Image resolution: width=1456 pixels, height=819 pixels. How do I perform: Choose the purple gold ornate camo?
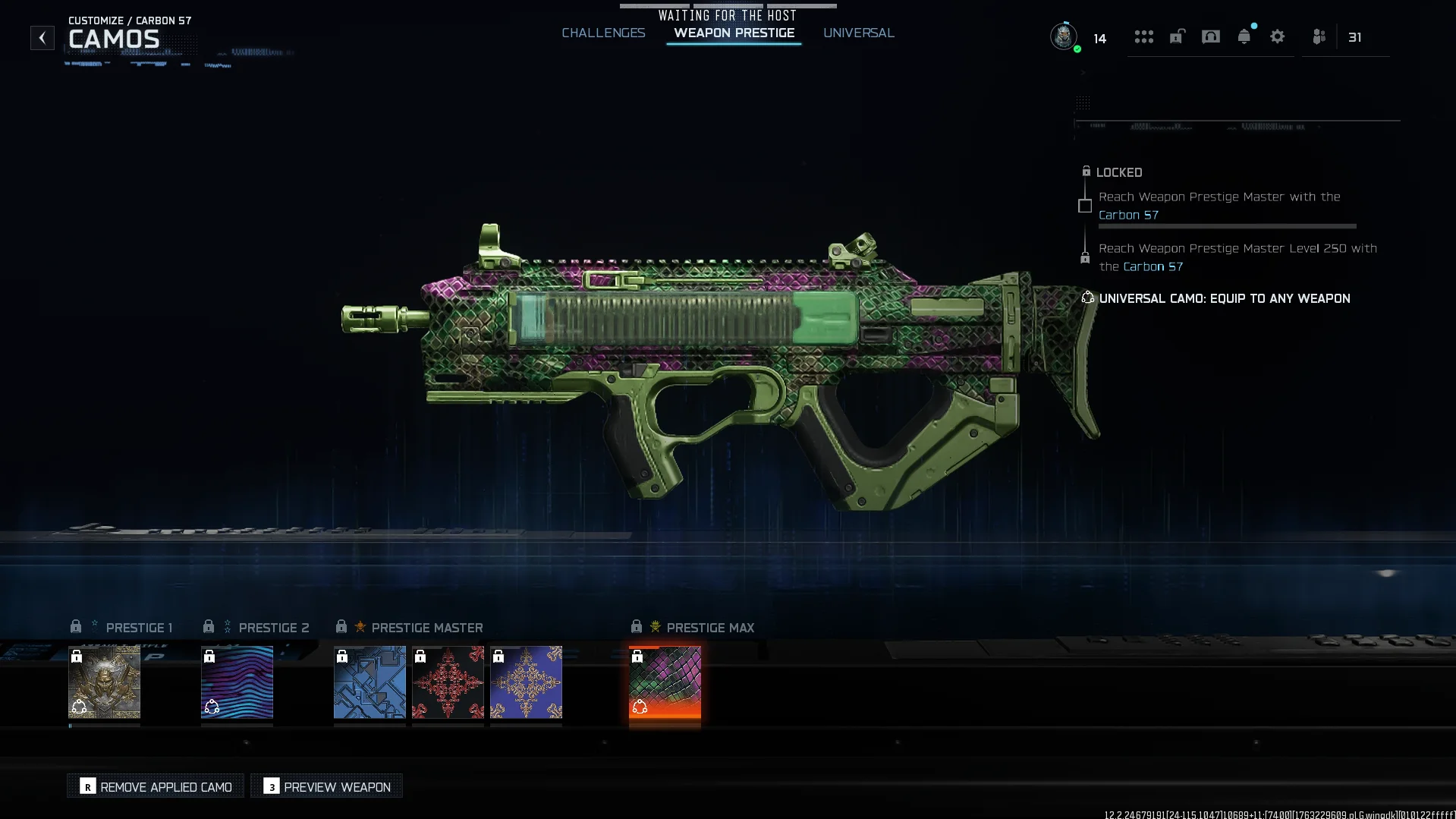526,682
